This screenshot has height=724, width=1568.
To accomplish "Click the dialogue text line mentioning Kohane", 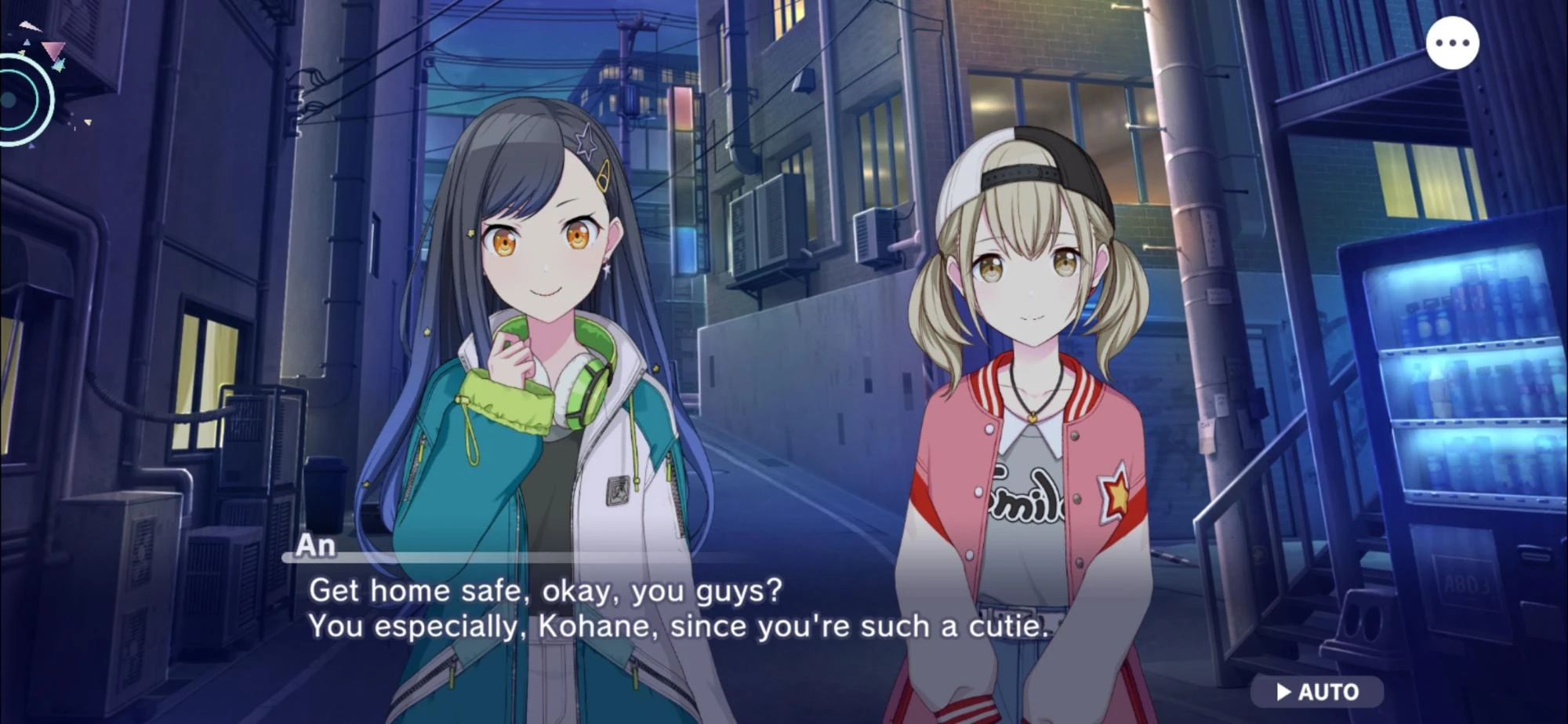I will (x=678, y=626).
